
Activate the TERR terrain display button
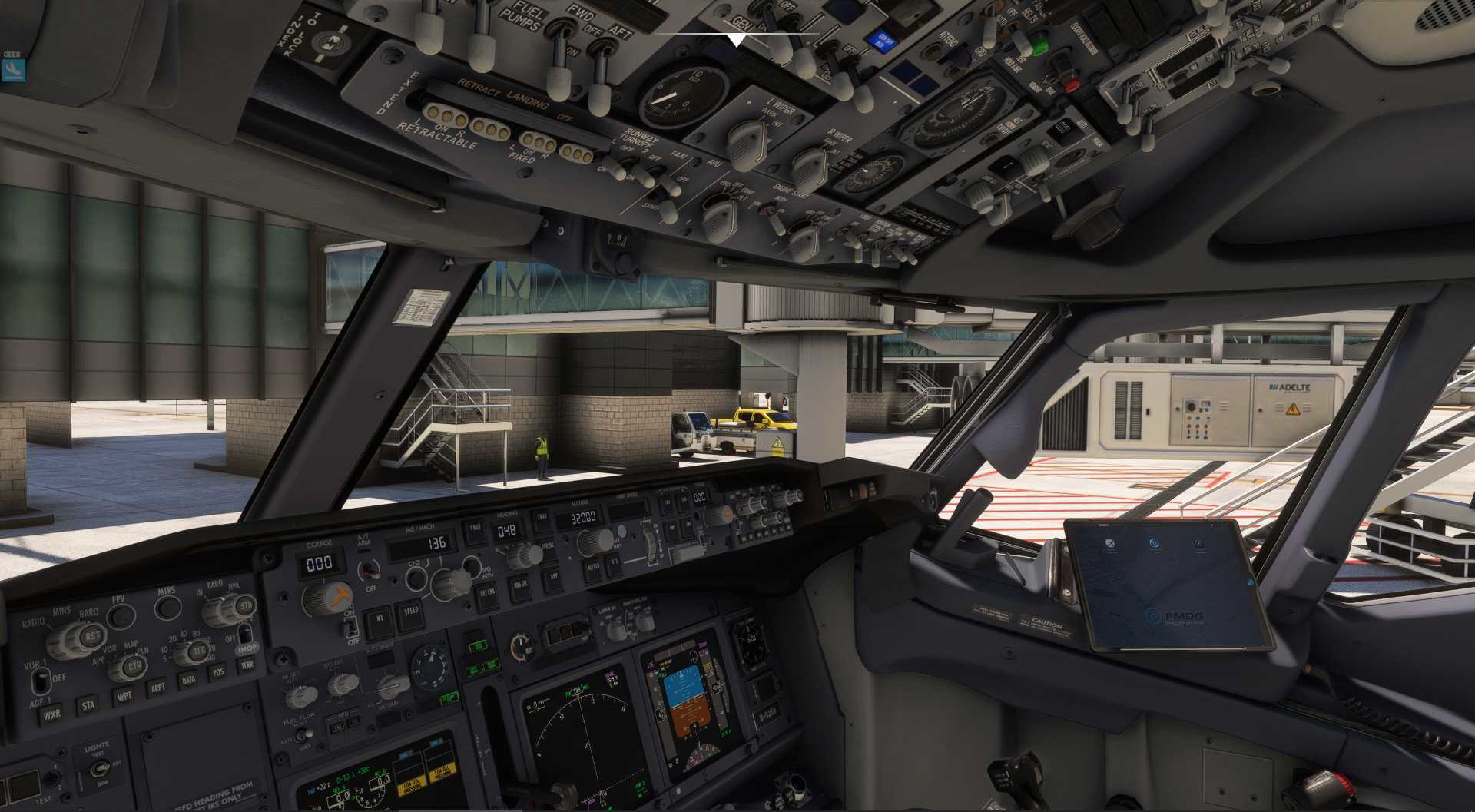coord(247,665)
